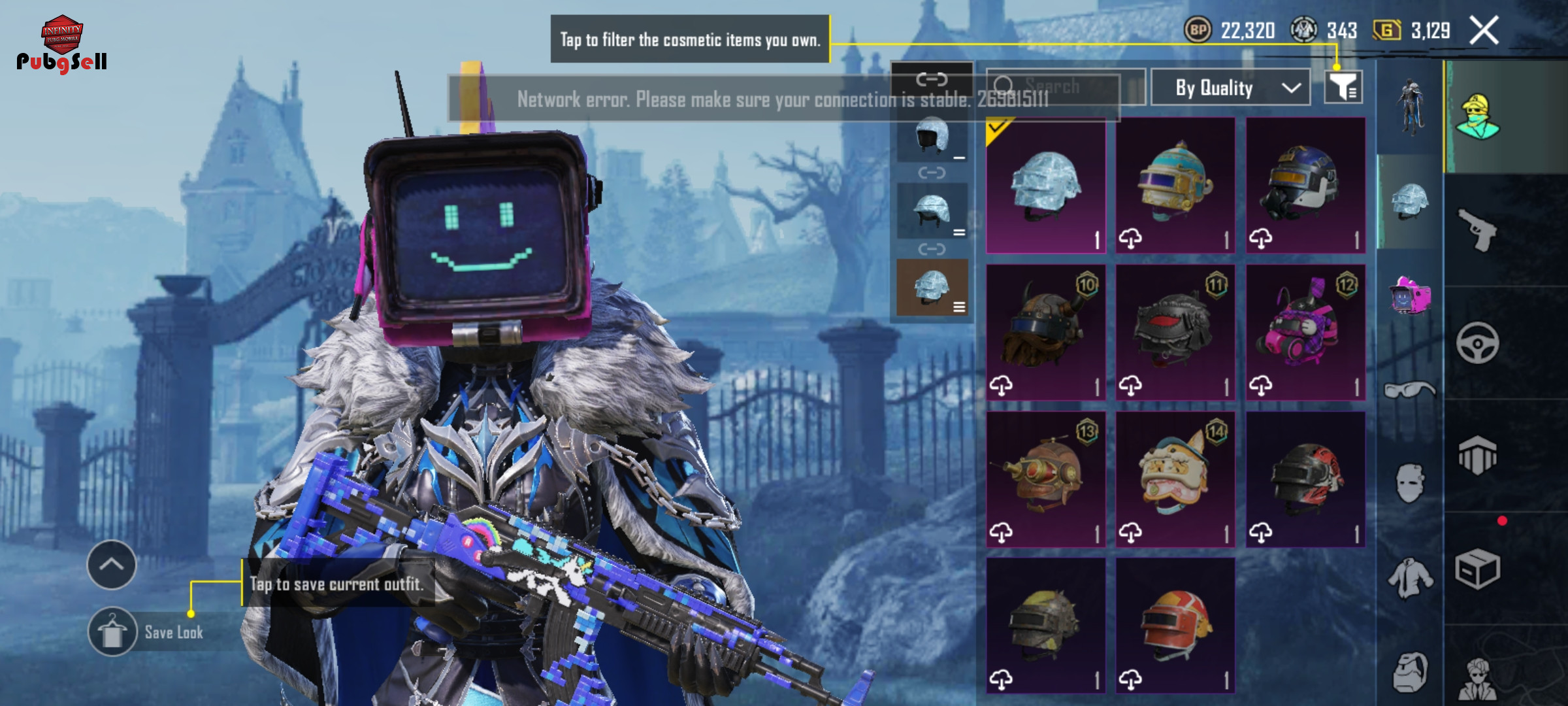Open the face mask subcategory
The height and width of the screenshot is (706, 1568).
tap(1410, 484)
